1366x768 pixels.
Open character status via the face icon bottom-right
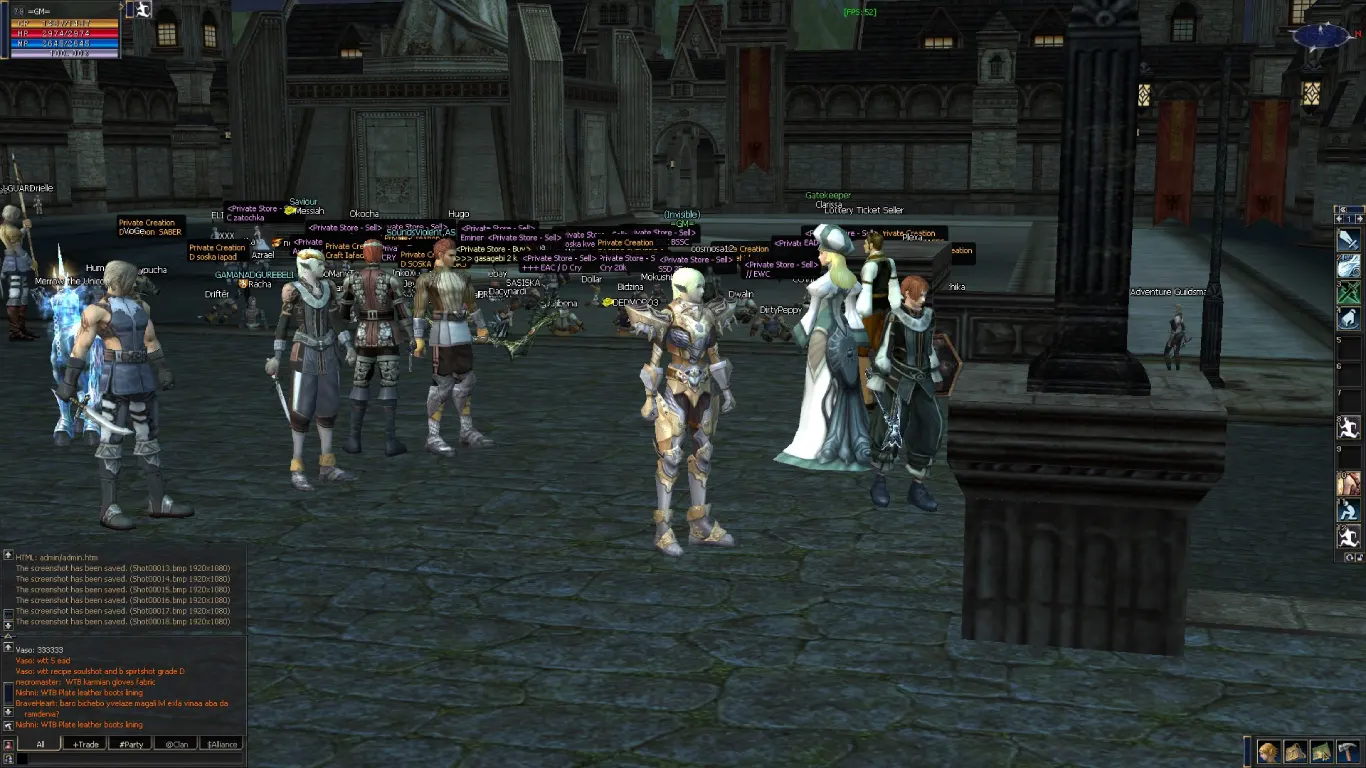(1268, 751)
